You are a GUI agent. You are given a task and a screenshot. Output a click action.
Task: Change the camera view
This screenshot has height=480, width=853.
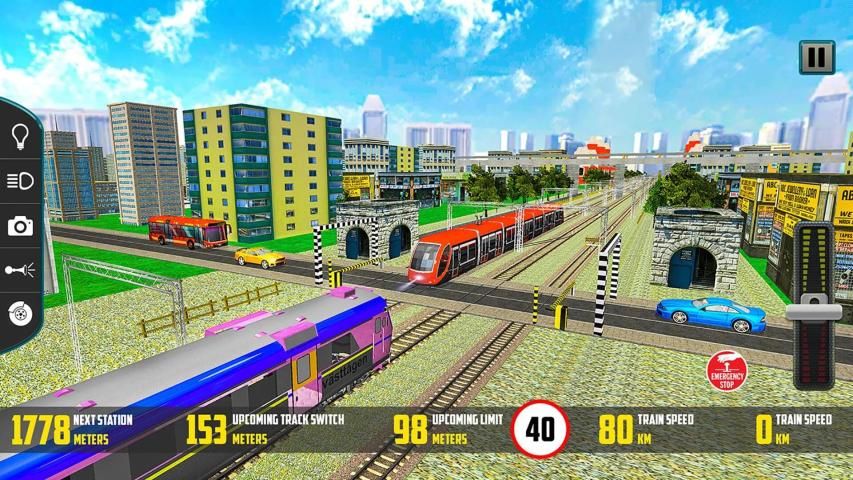(x=19, y=226)
